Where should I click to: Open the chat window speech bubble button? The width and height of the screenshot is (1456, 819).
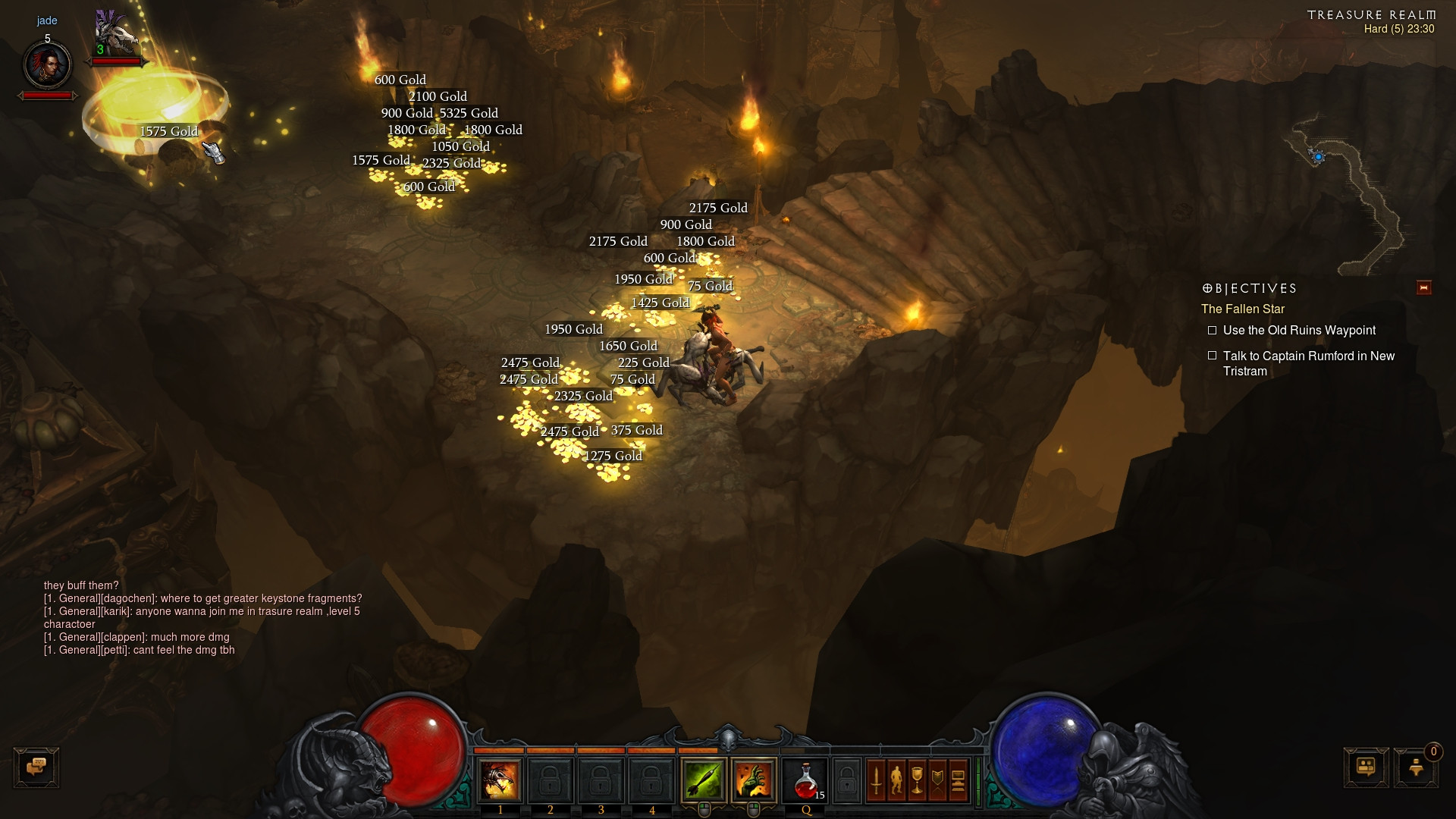[36, 767]
